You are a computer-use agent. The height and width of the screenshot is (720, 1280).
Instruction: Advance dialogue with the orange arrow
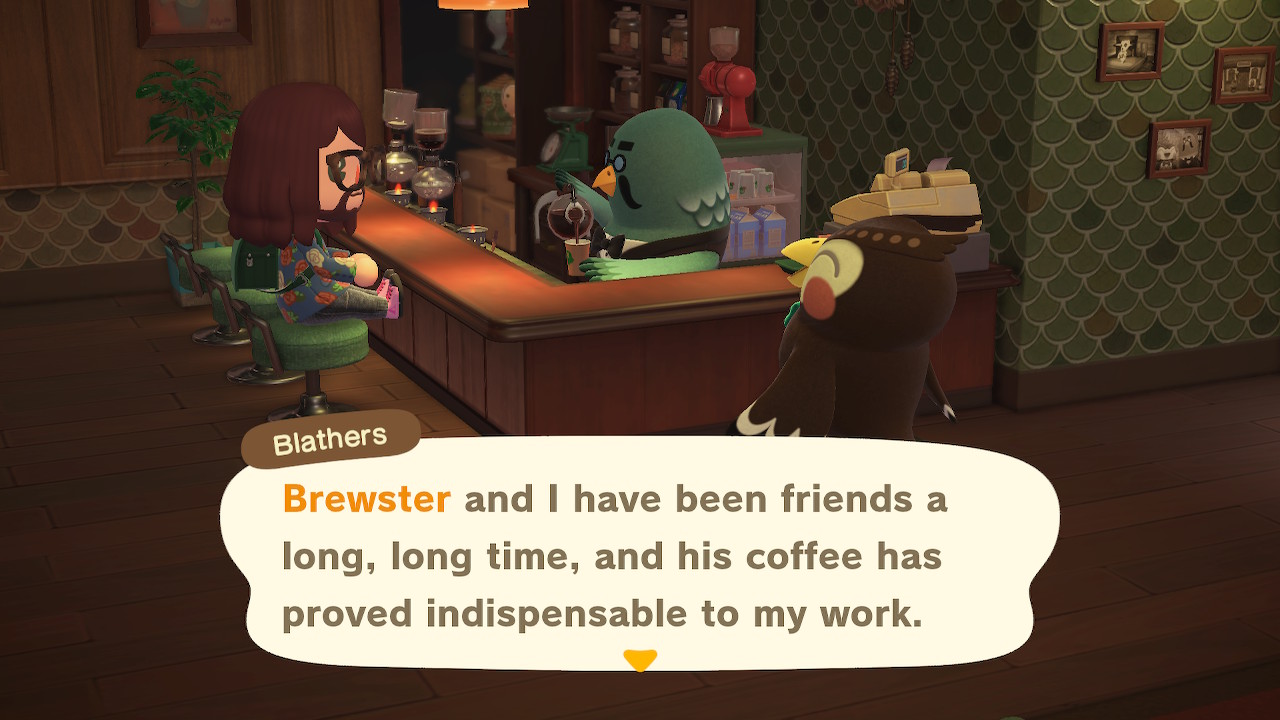pos(640,660)
